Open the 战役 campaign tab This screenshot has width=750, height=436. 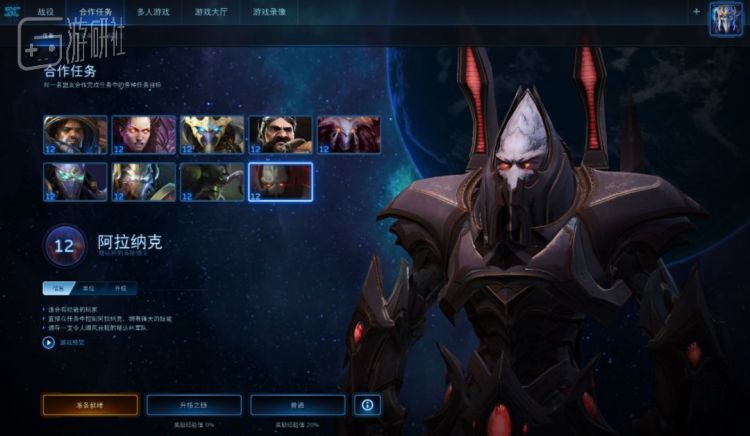click(47, 12)
